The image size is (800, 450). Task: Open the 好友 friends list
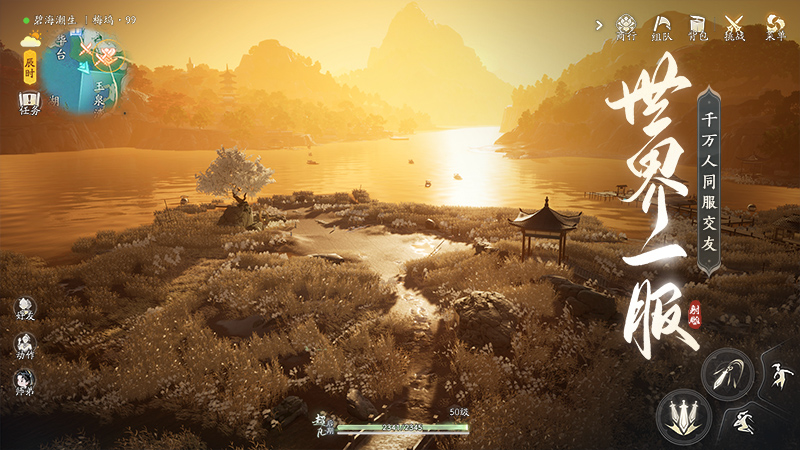pyautogui.click(x=25, y=308)
